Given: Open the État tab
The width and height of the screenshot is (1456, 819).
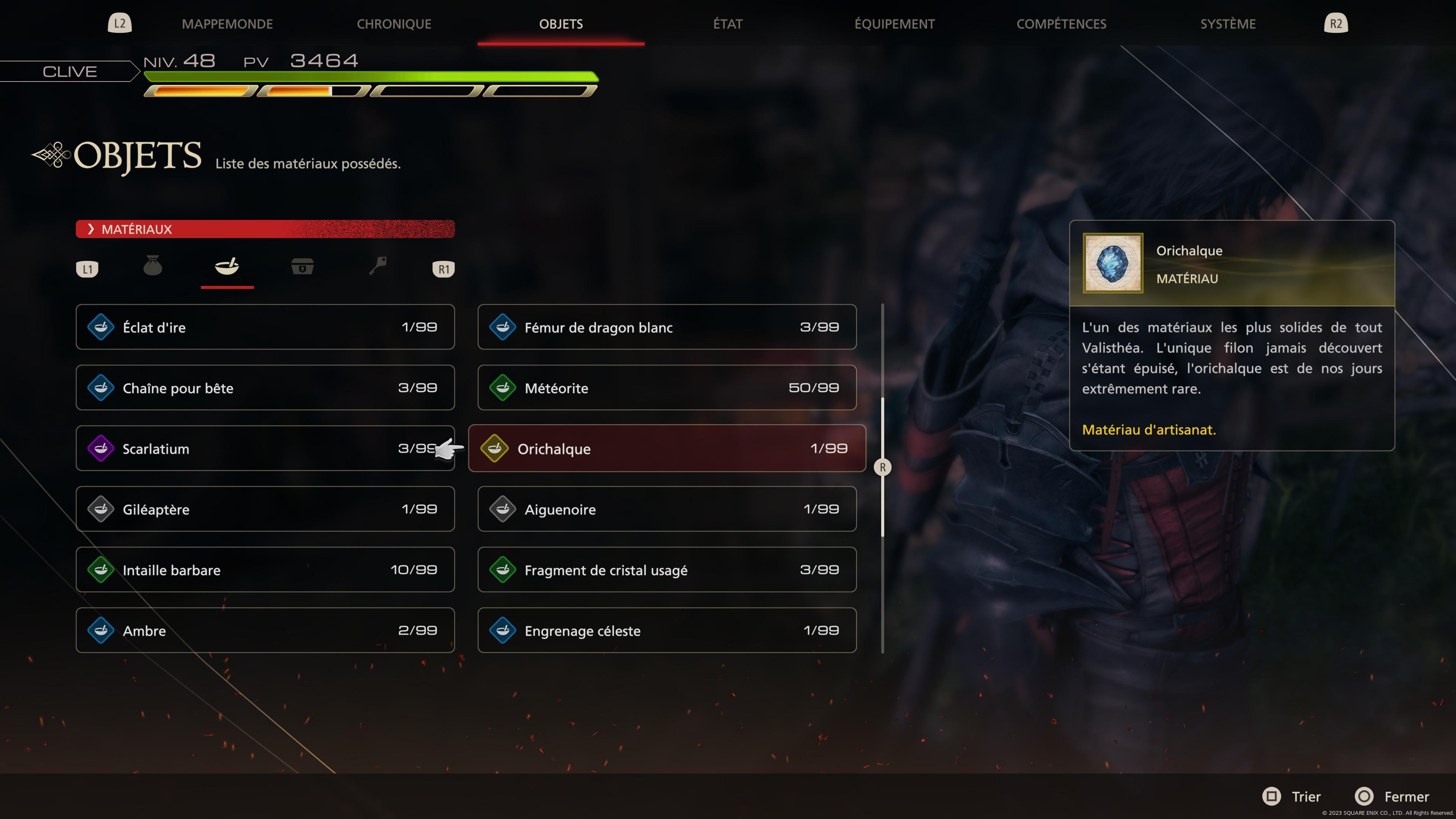Looking at the screenshot, I should coord(728,24).
